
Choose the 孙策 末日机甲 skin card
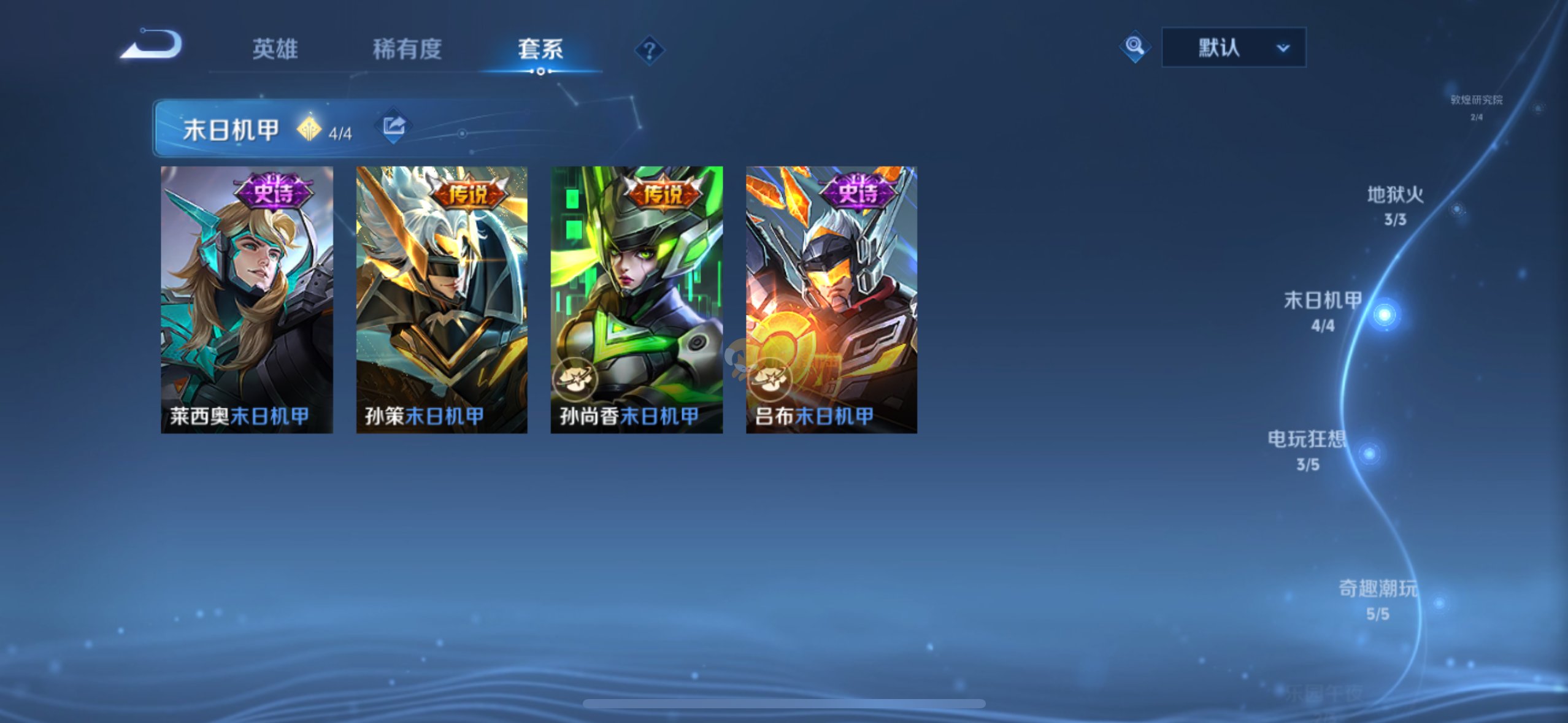coord(442,299)
